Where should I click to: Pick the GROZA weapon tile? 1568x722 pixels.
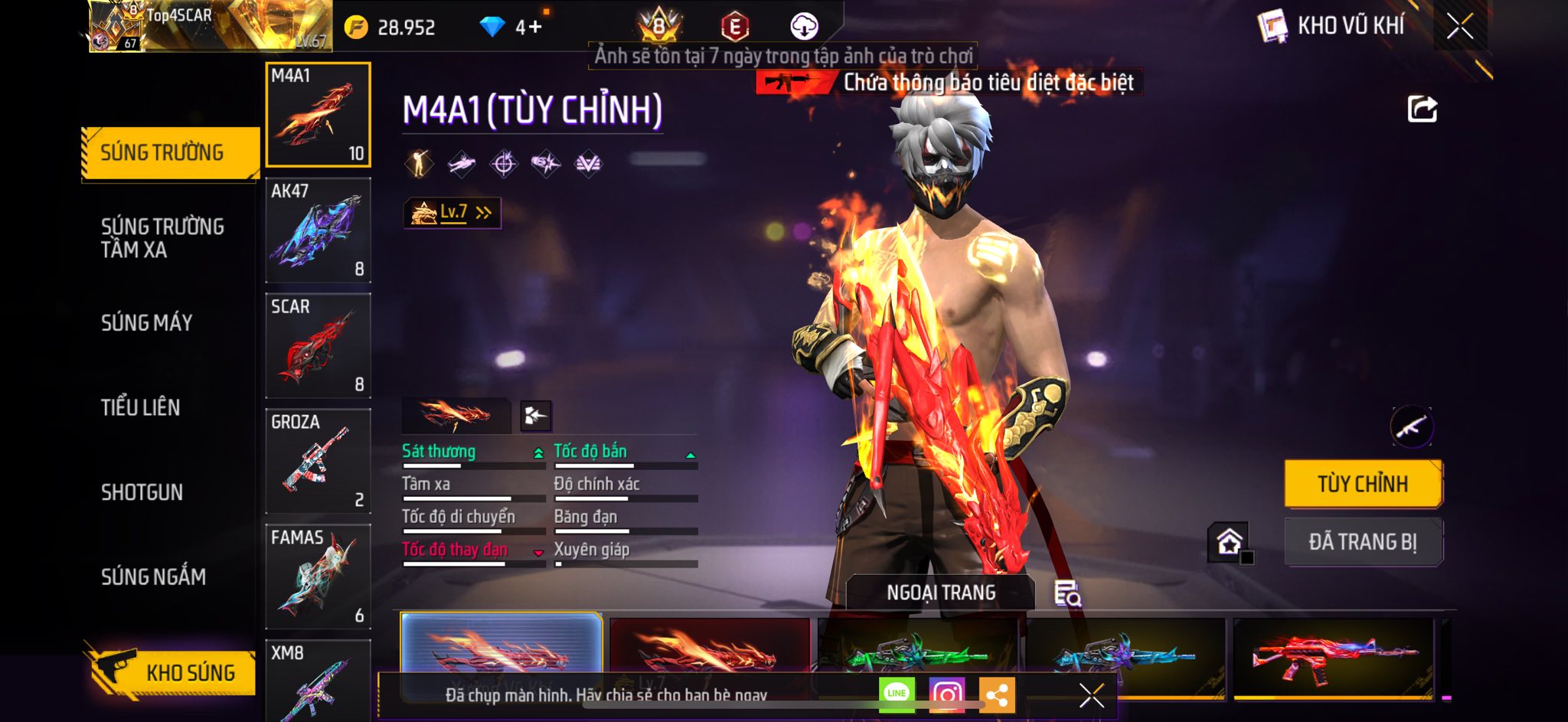(318, 462)
